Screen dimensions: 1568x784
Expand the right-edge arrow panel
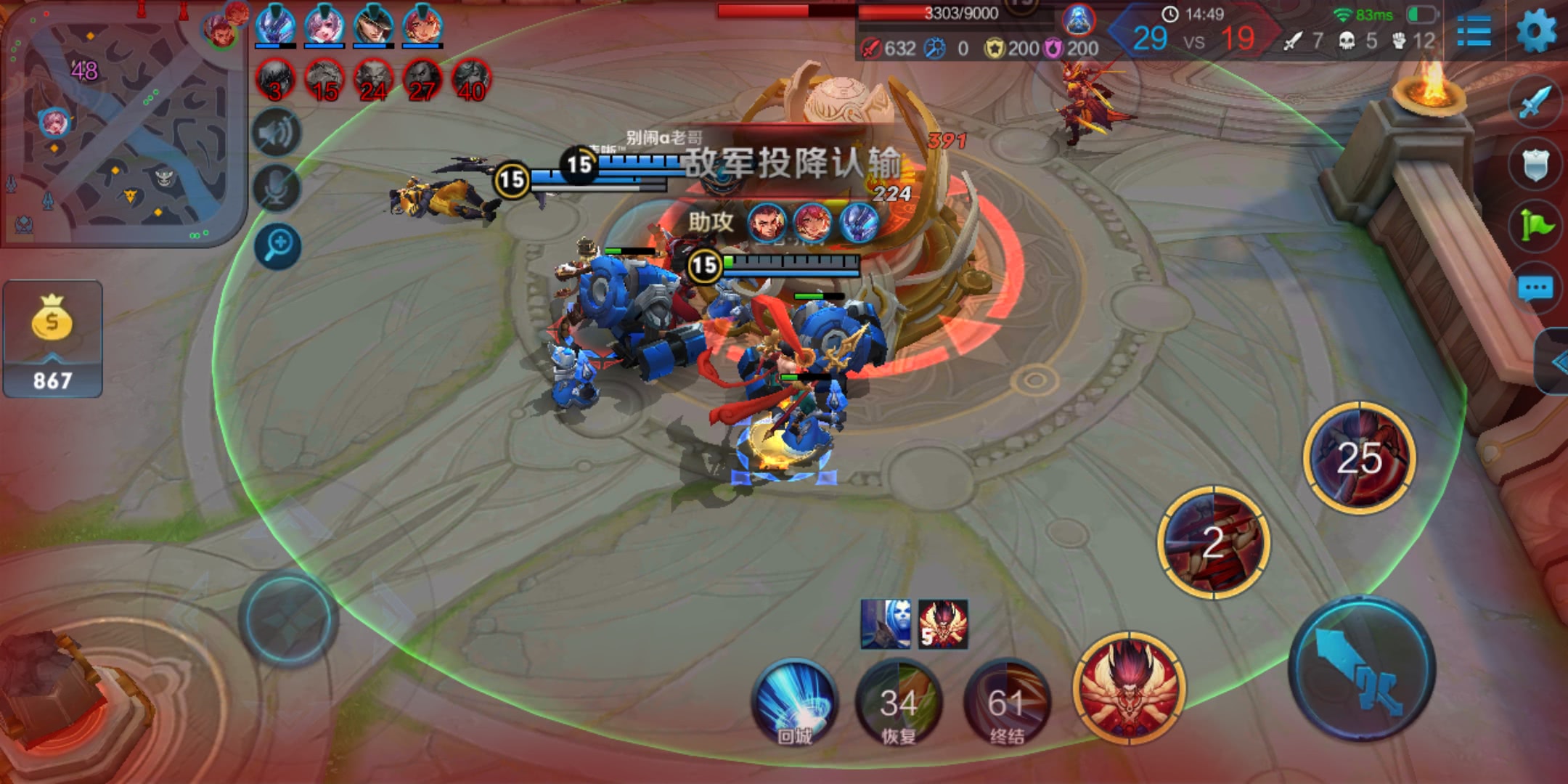tap(1555, 362)
